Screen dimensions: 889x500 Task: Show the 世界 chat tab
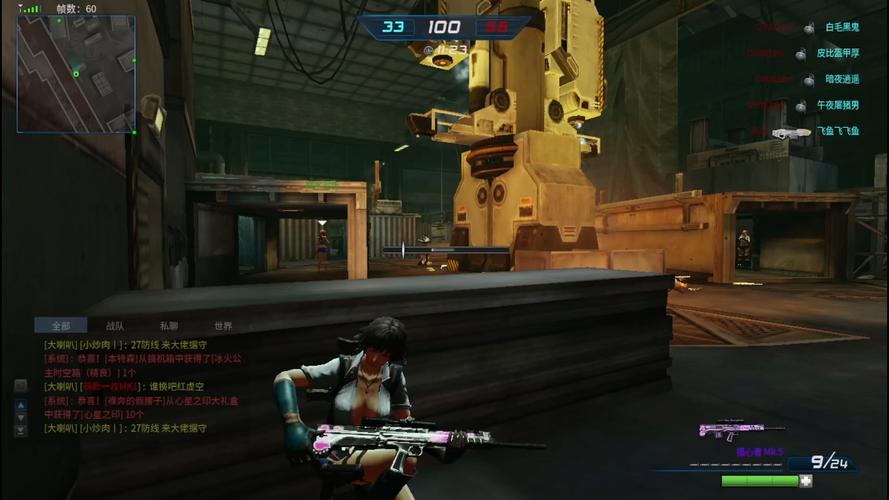point(222,326)
